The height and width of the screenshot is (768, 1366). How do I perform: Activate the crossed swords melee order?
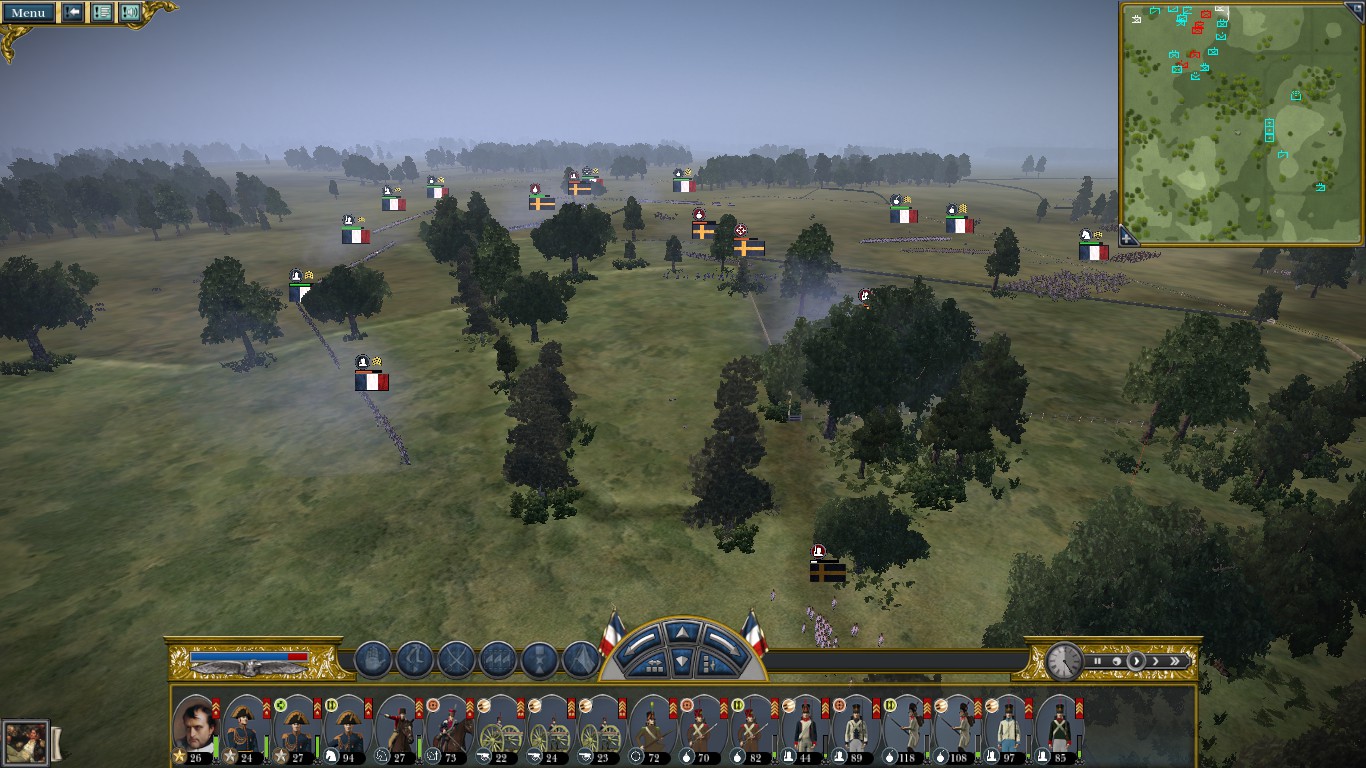click(456, 660)
